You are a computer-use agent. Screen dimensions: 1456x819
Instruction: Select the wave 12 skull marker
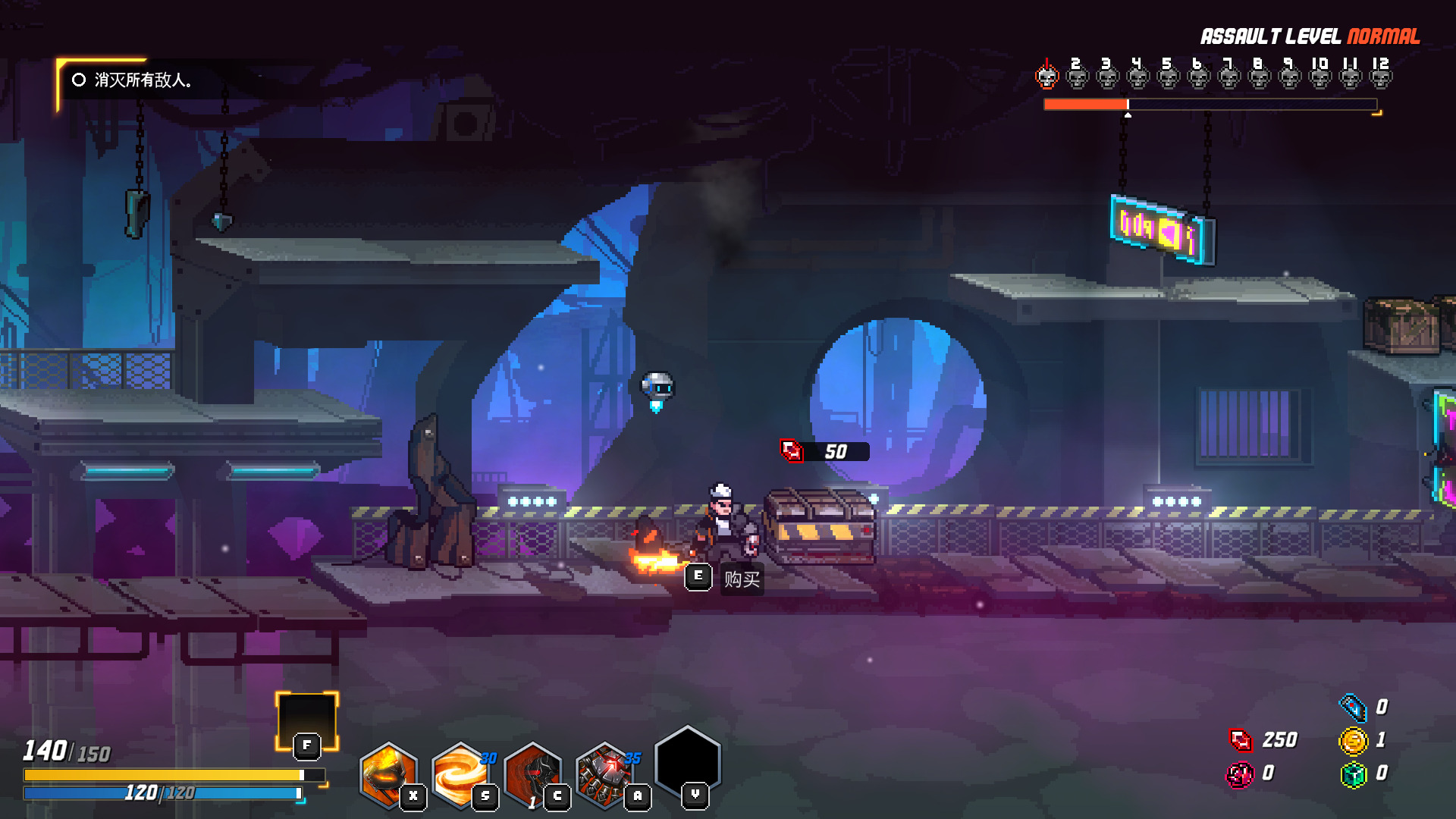coord(1380,76)
